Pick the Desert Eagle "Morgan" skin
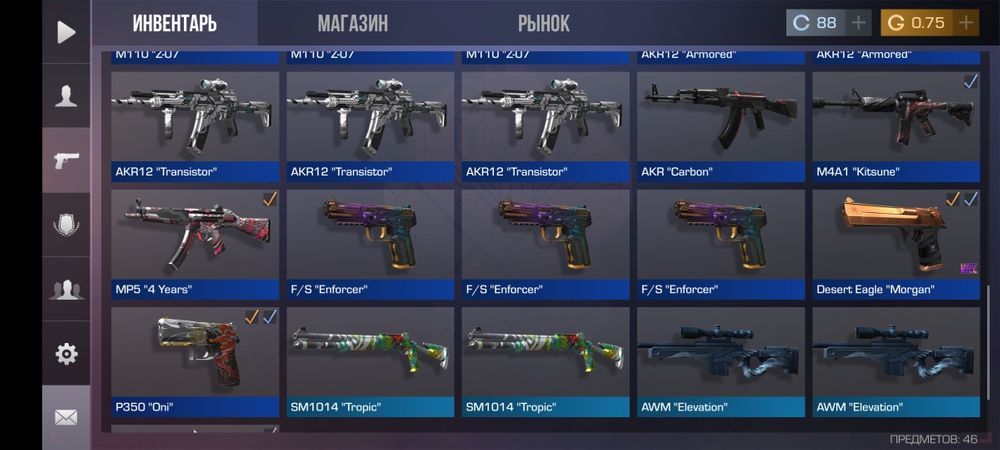The width and height of the screenshot is (1000, 450). (895, 243)
